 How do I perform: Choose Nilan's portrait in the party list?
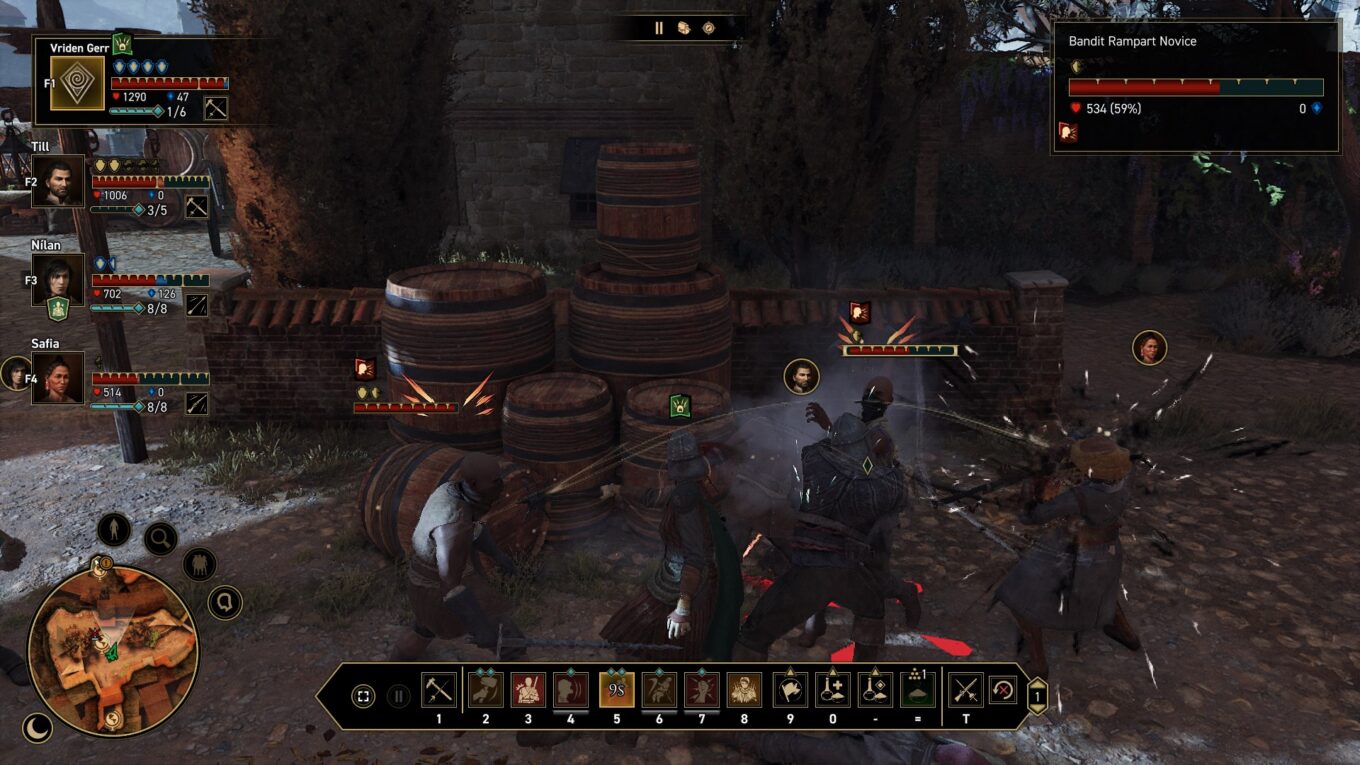(x=58, y=279)
